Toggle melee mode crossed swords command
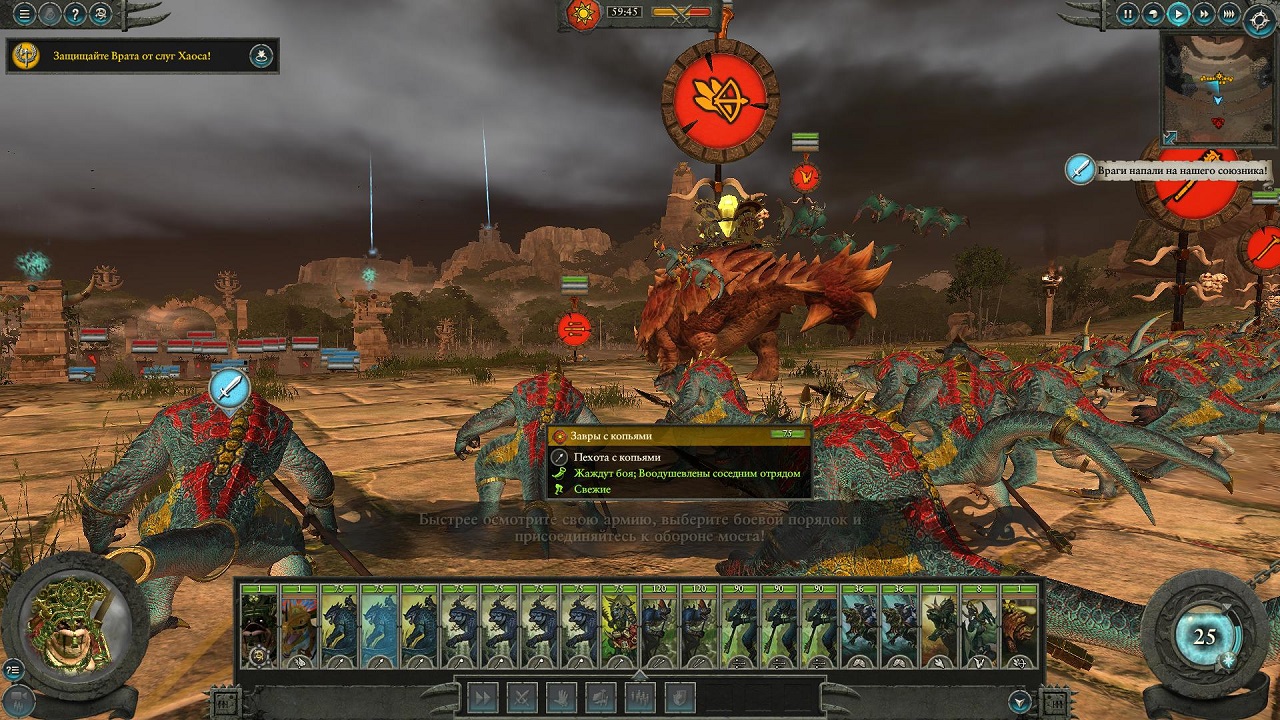Viewport: 1280px width, 720px height. pyautogui.click(x=522, y=696)
